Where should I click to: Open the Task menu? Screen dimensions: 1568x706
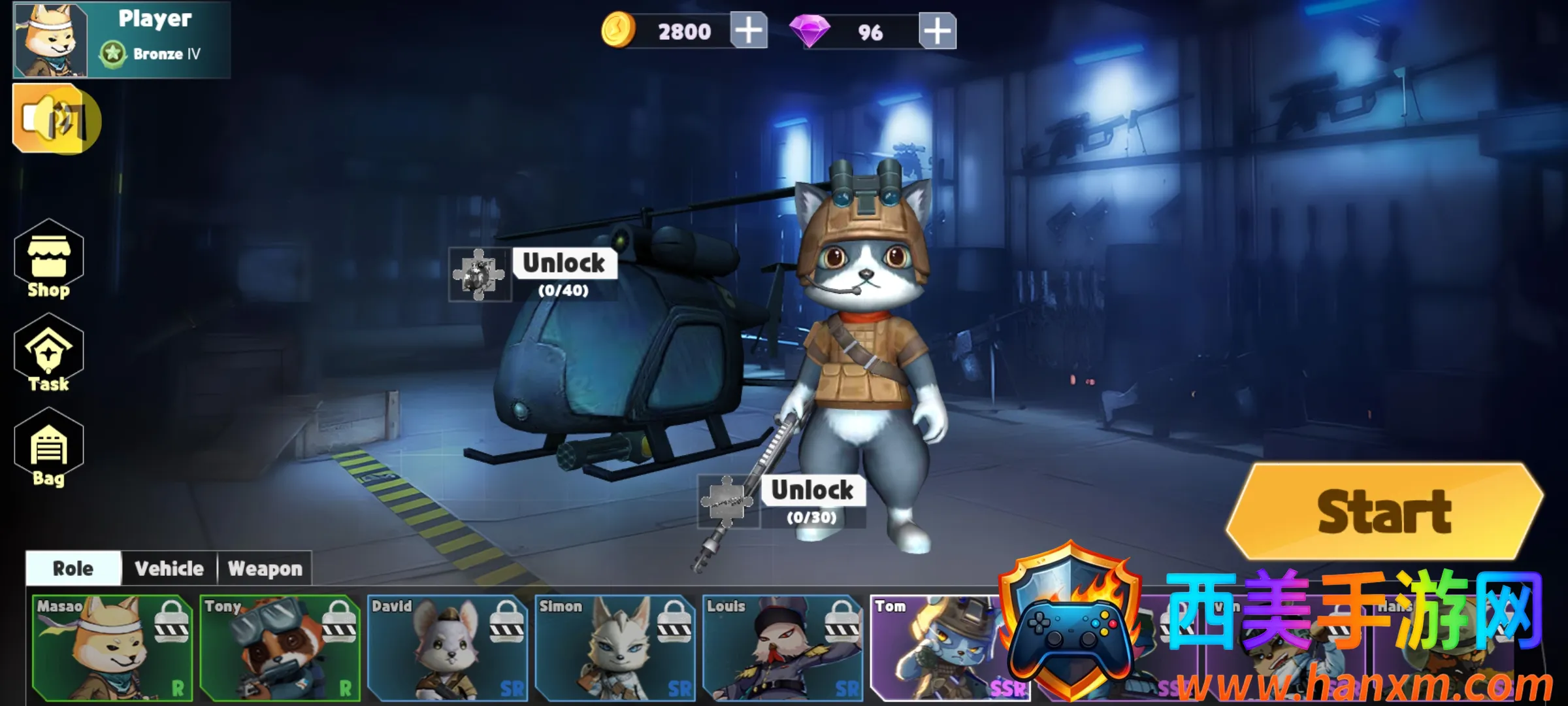(x=49, y=354)
